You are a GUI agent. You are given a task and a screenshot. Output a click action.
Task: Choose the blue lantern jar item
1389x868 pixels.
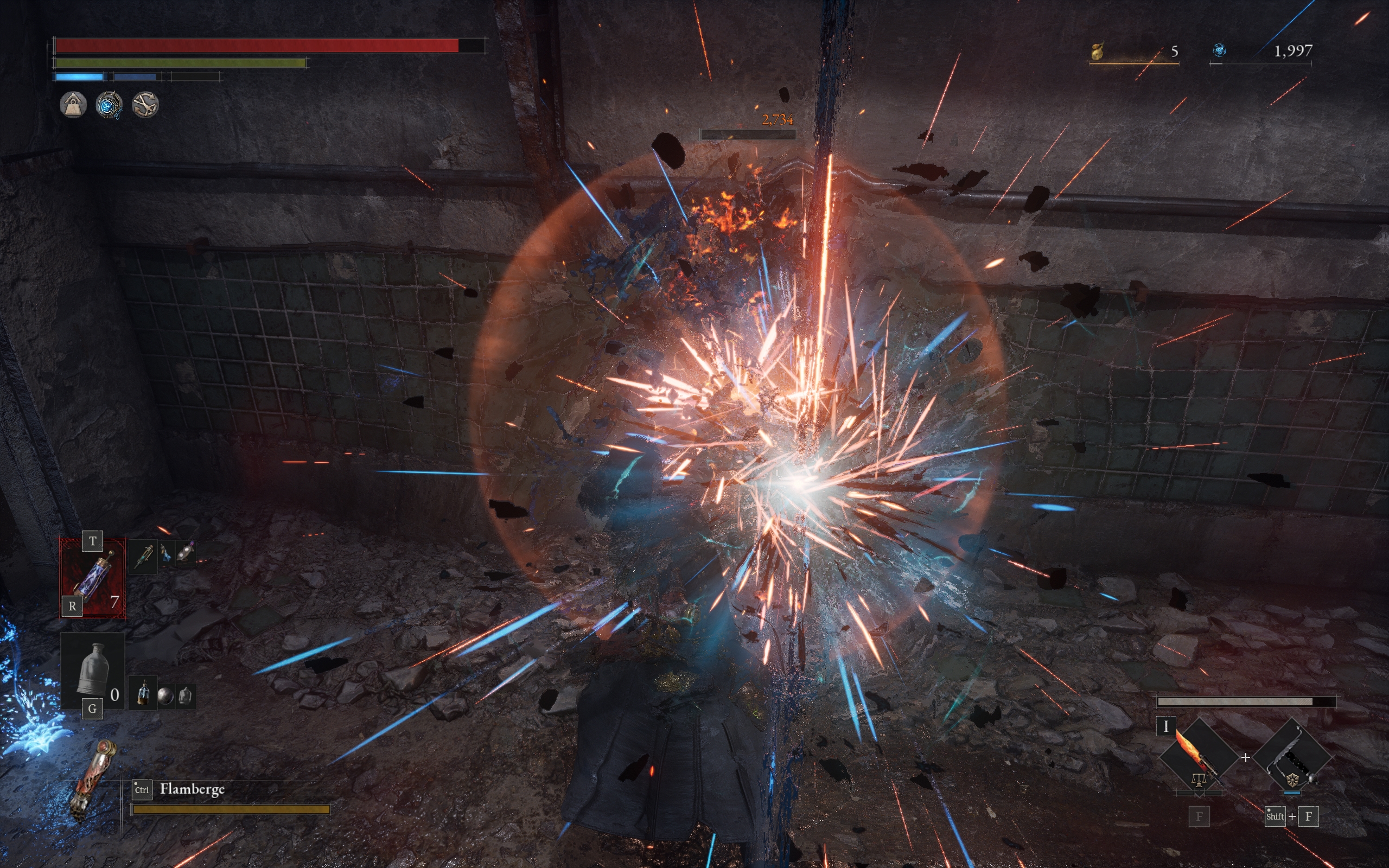pyautogui.click(x=143, y=695)
